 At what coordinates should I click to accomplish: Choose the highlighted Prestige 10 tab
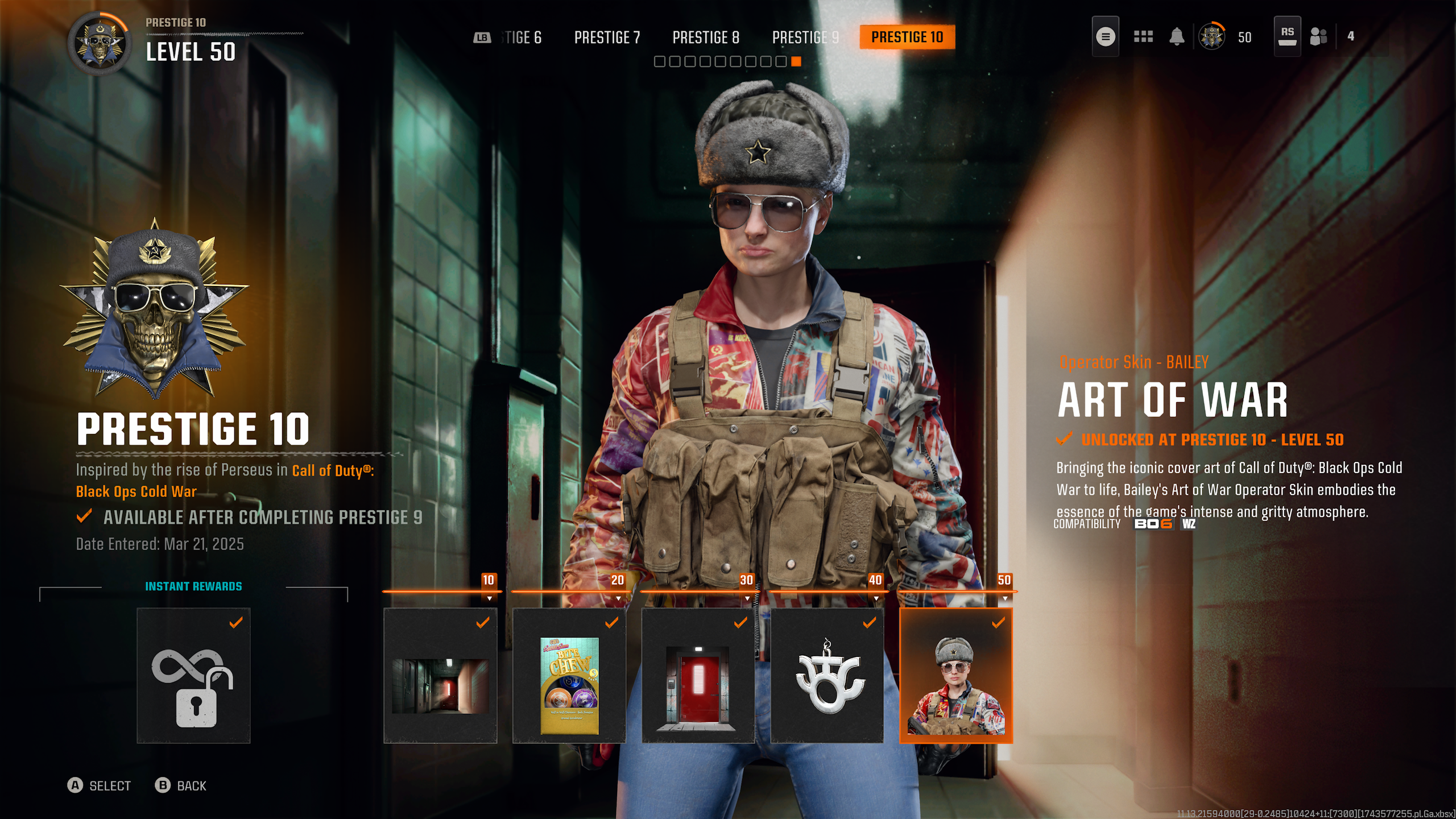point(907,38)
